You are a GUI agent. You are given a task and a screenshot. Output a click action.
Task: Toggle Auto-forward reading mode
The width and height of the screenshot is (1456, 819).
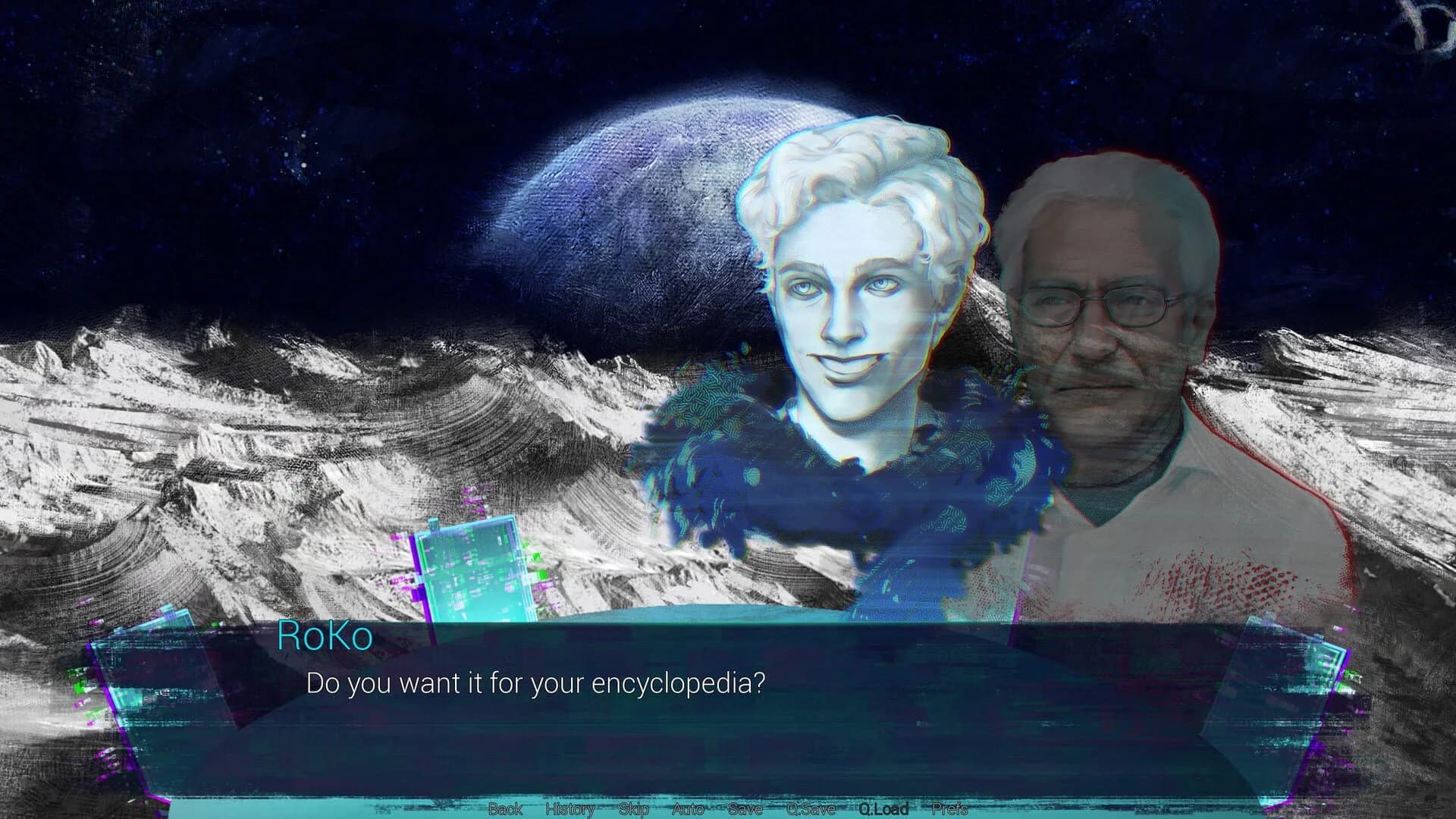[687, 810]
